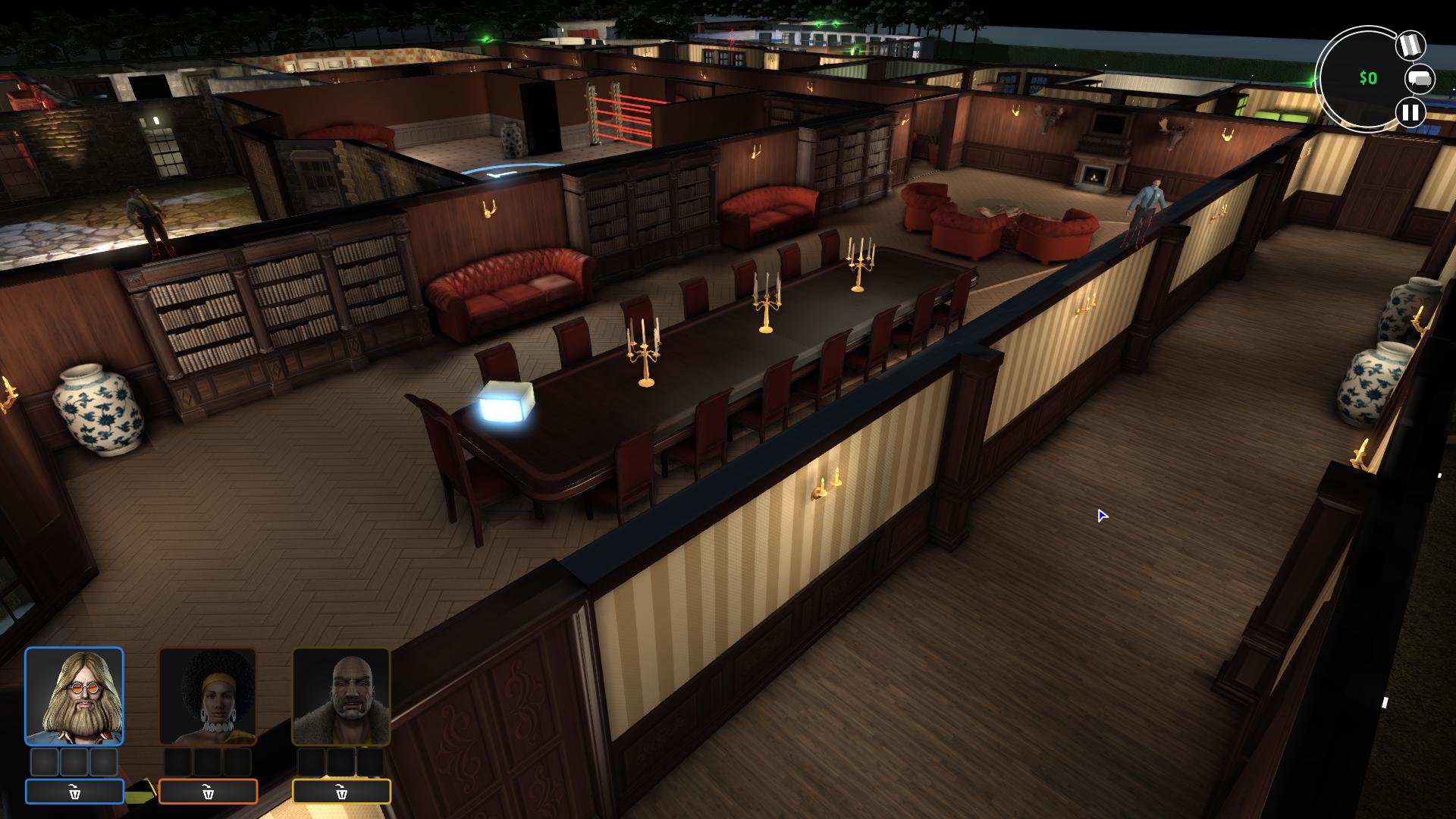This screenshot has height=819, width=1456.
Task: Pause the game with the pause button
Action: pos(1410,113)
